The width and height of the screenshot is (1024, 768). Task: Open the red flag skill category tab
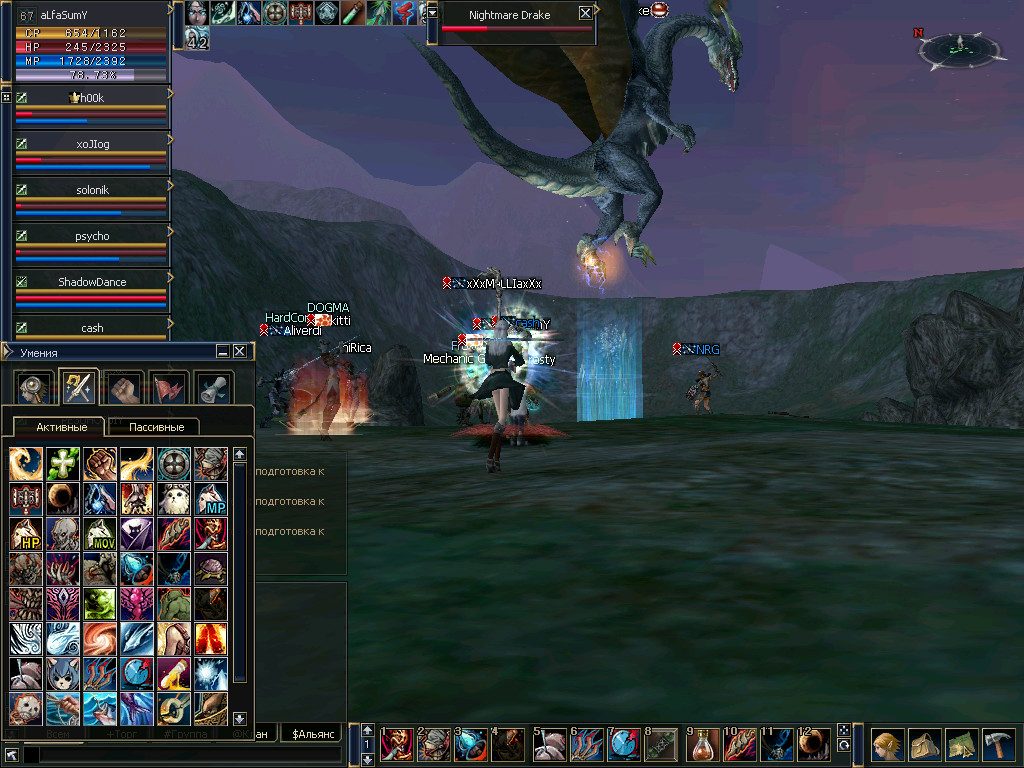click(168, 387)
